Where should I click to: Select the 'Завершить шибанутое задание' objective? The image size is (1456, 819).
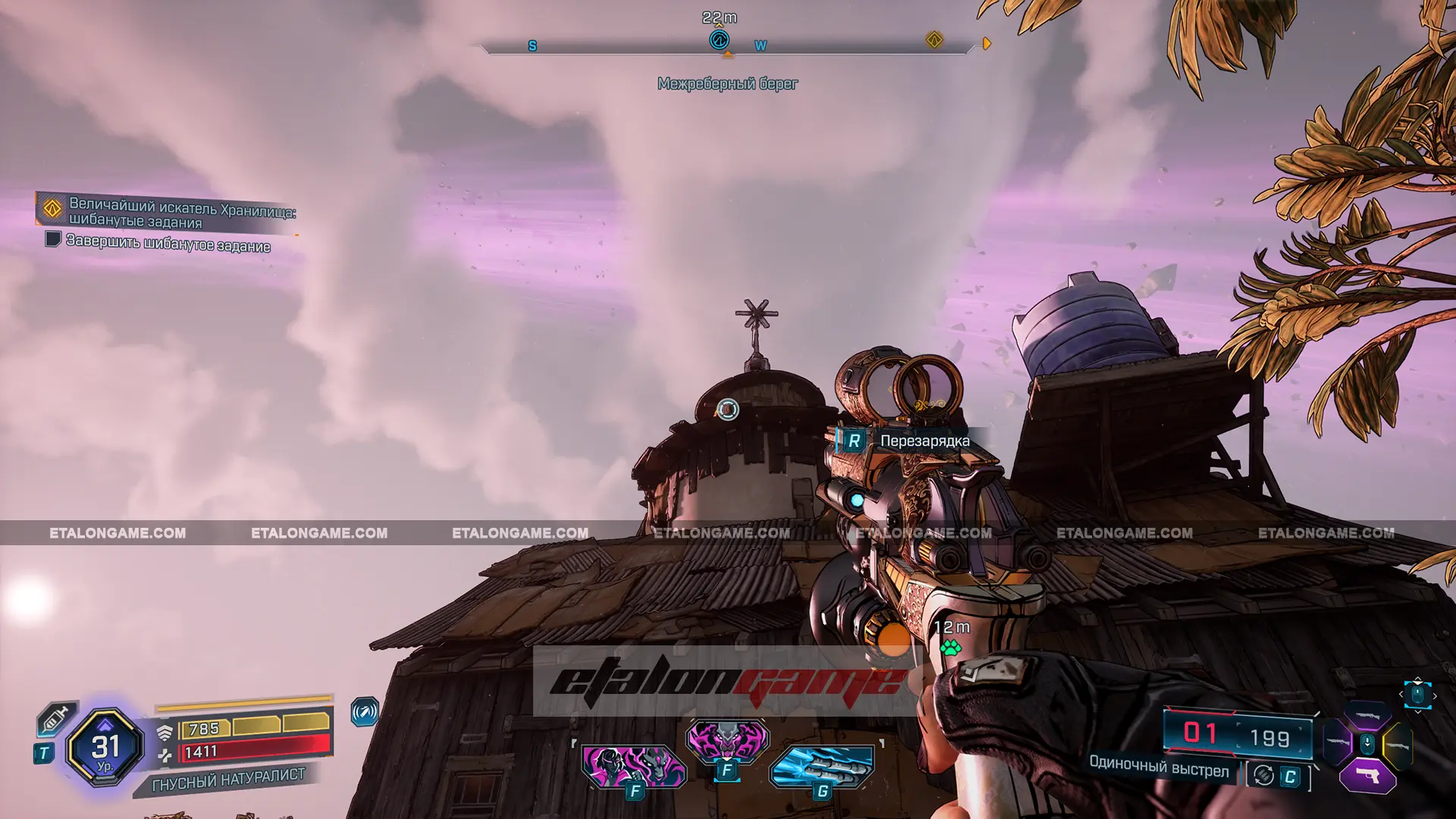click(x=168, y=243)
